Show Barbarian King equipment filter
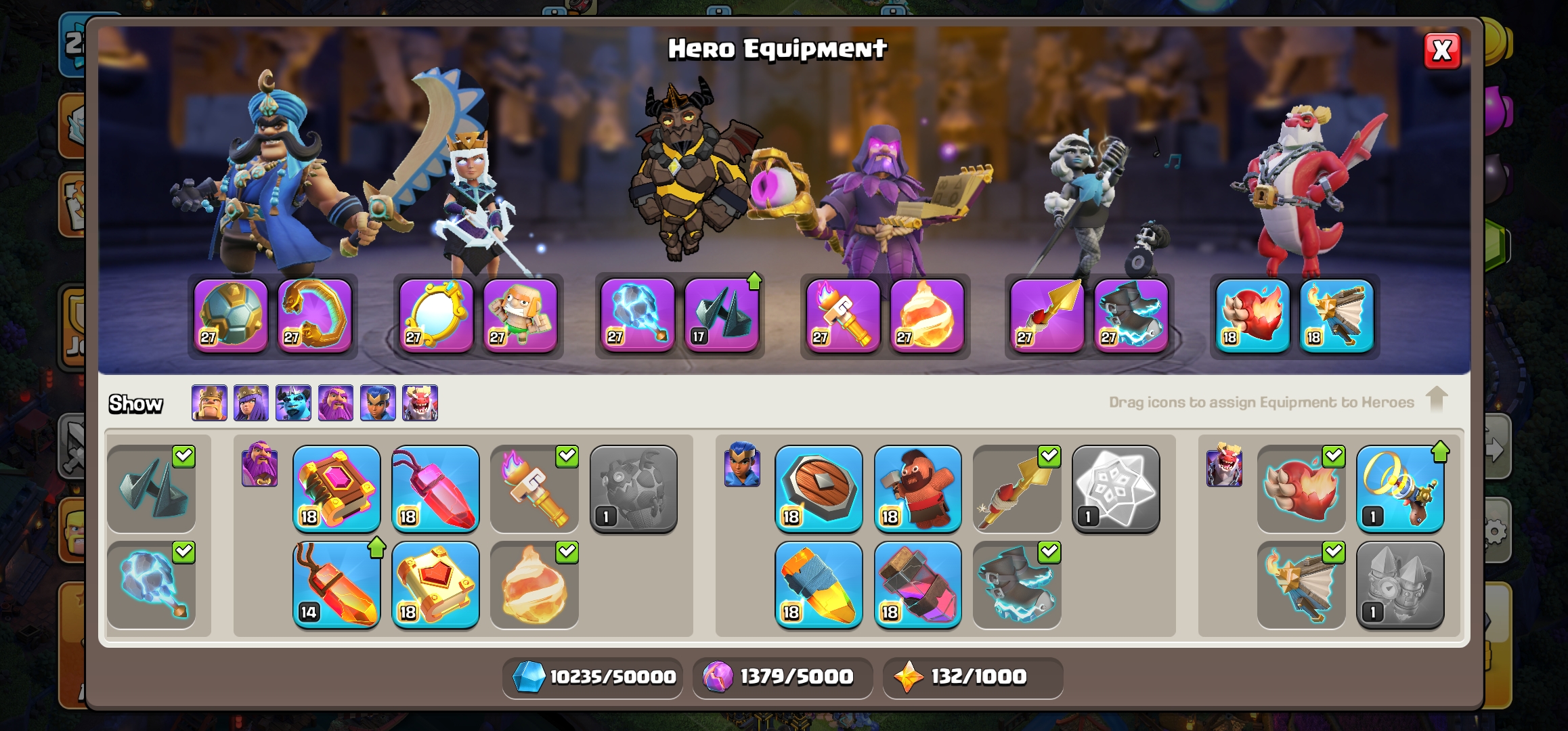The width and height of the screenshot is (1568, 731). [209, 403]
